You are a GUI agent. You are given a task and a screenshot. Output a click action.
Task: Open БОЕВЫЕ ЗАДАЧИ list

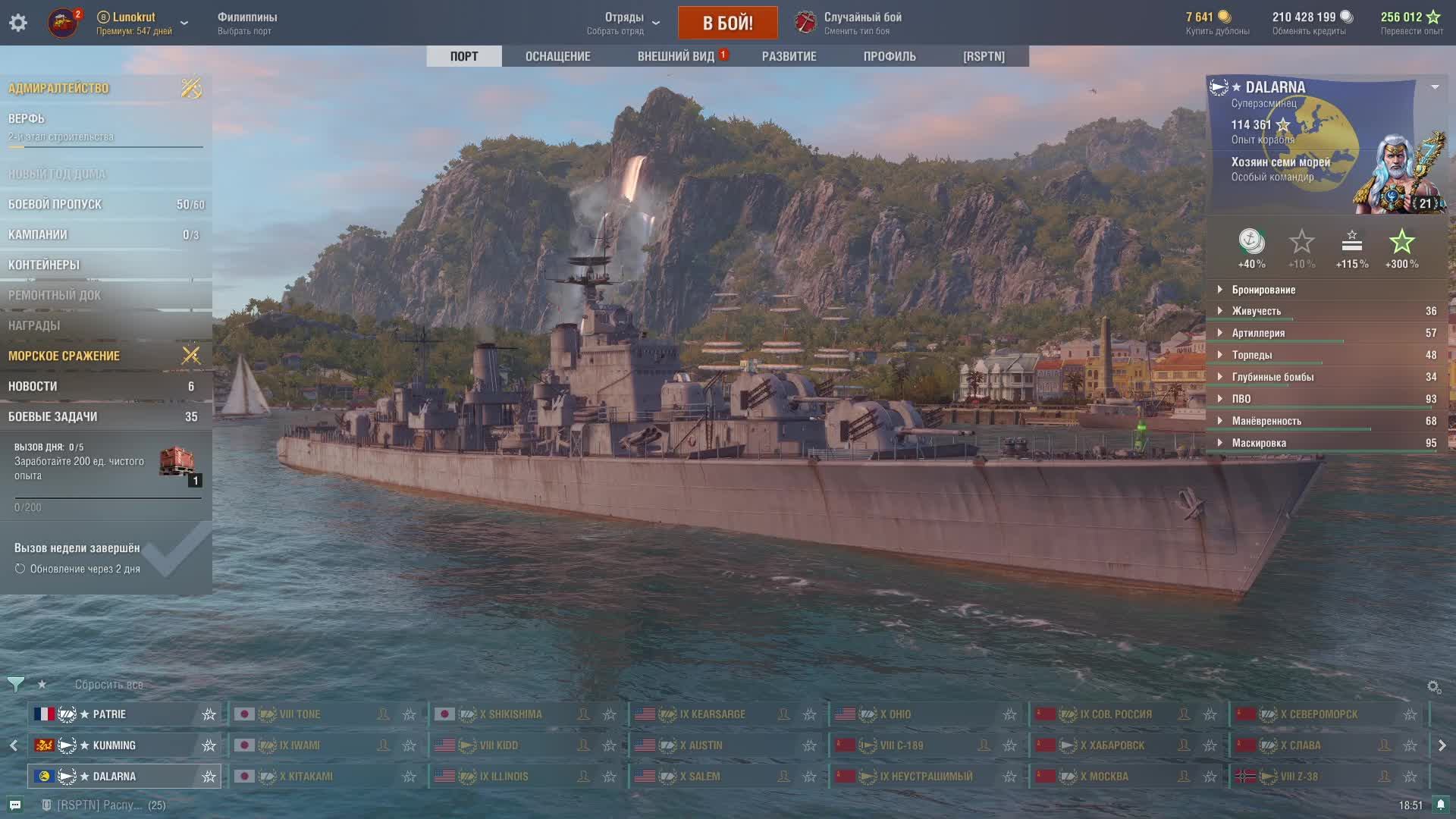[x=53, y=416]
